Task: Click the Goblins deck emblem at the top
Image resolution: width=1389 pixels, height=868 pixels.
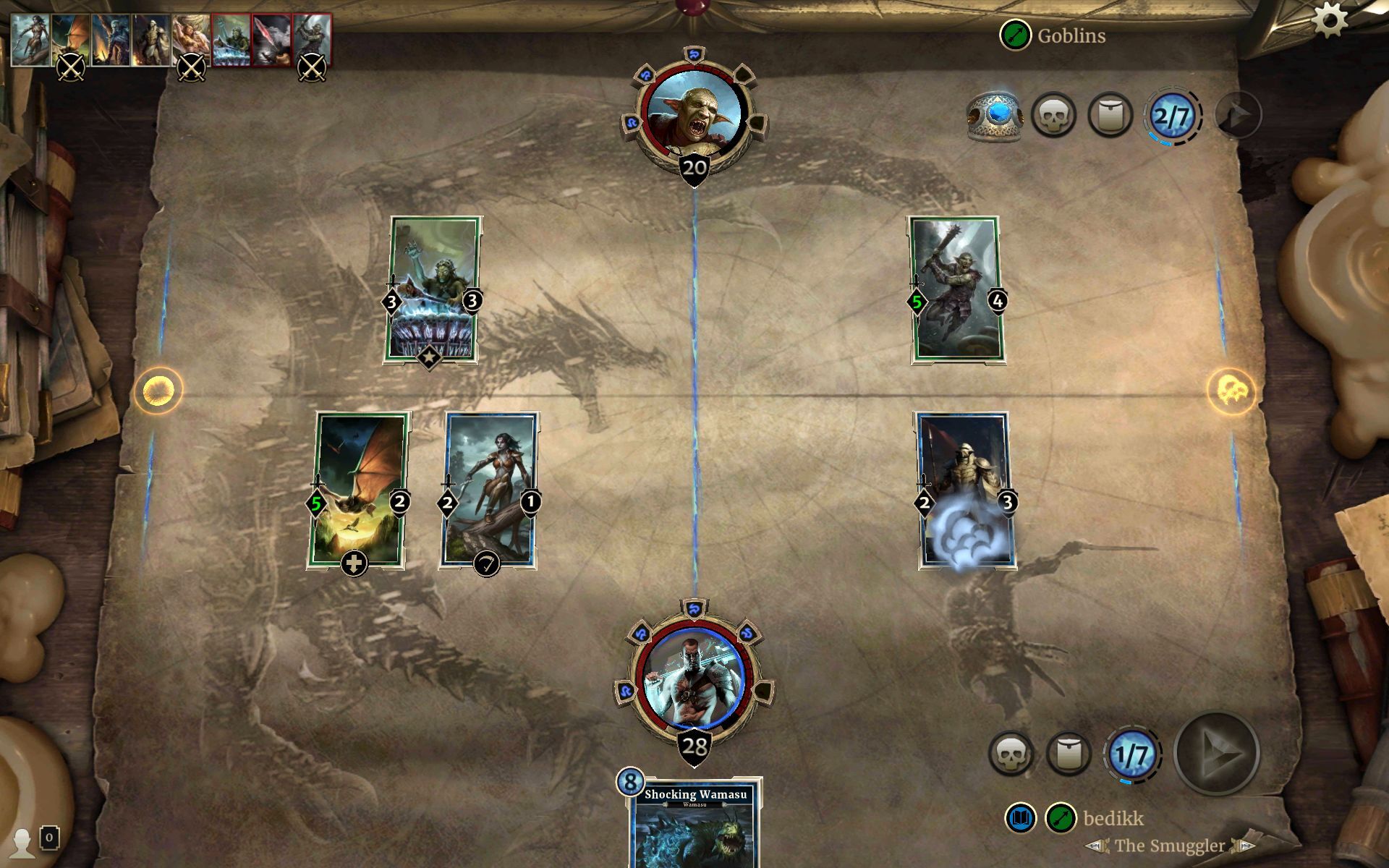Action: pyautogui.click(x=1016, y=33)
